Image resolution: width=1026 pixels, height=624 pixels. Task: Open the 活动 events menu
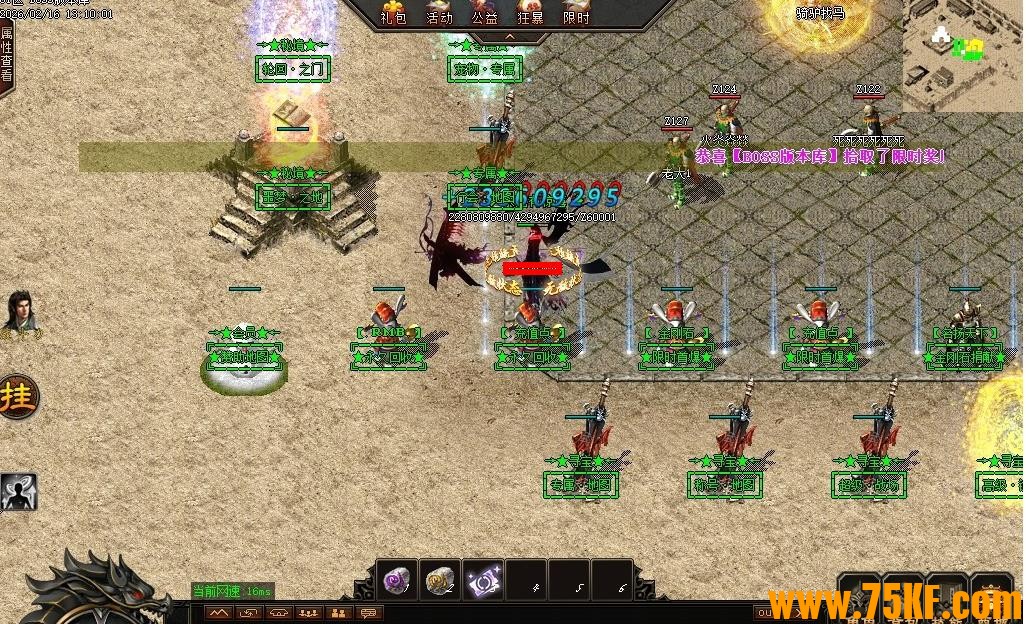(x=439, y=12)
